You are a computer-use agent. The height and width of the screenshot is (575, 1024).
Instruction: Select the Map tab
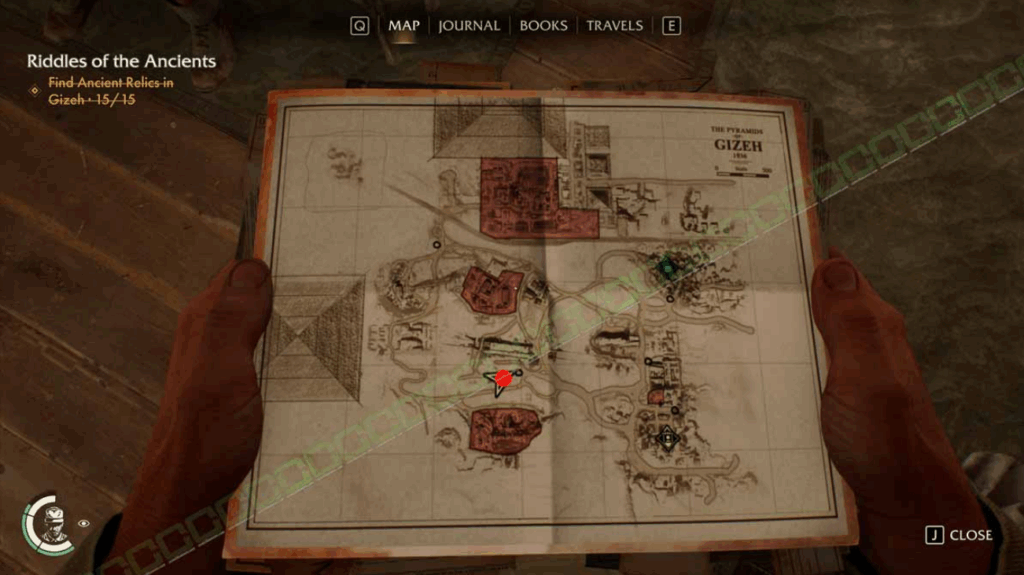(x=404, y=26)
